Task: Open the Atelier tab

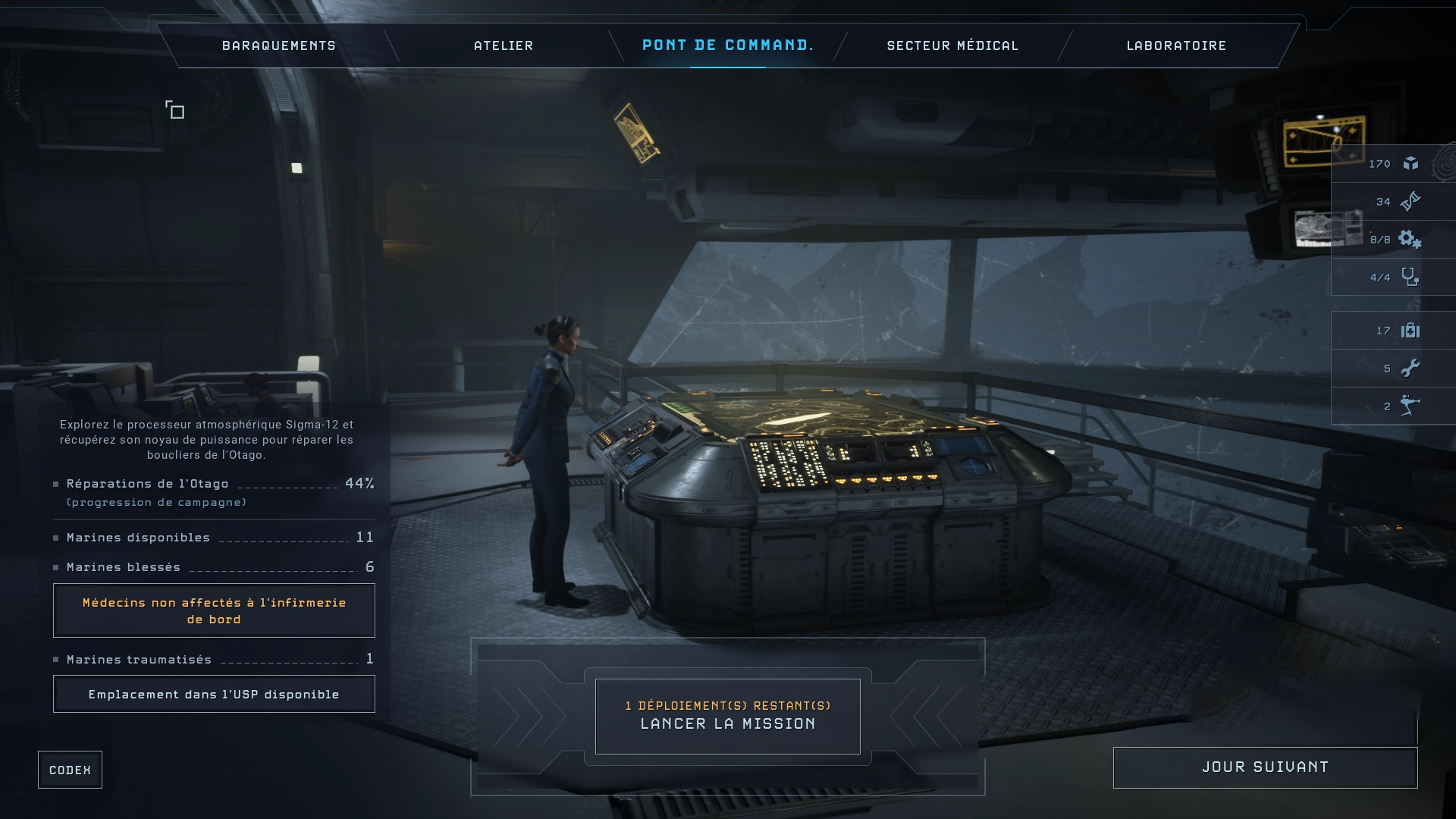Action: pos(503,45)
